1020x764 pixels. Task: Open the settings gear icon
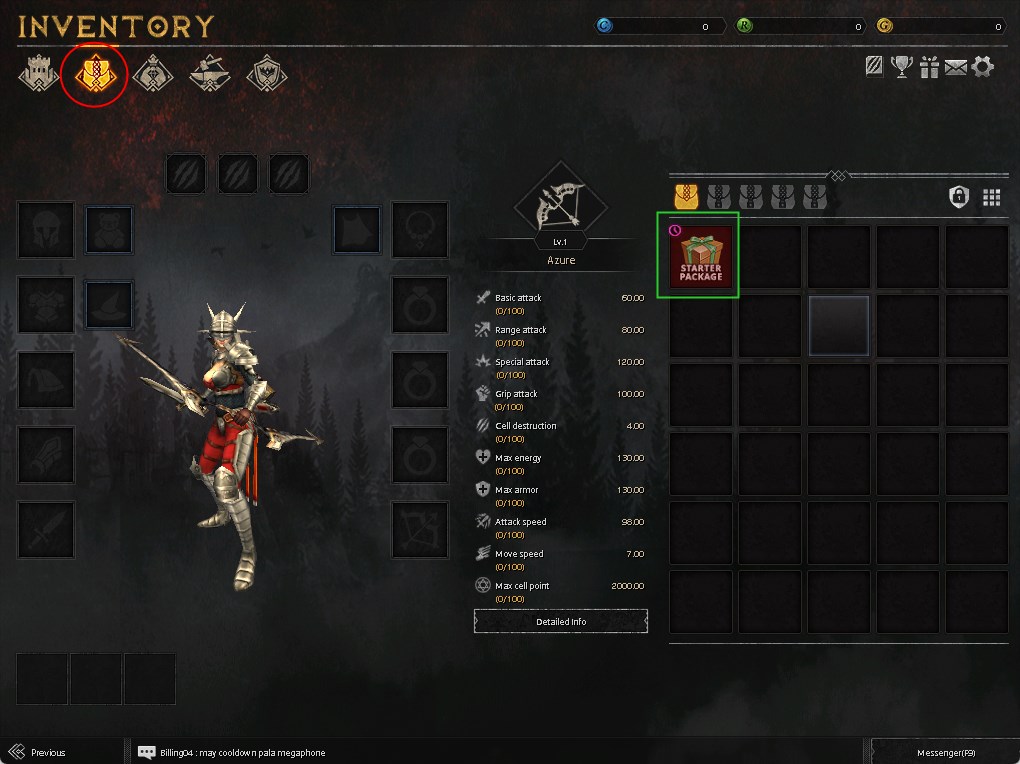[983, 67]
